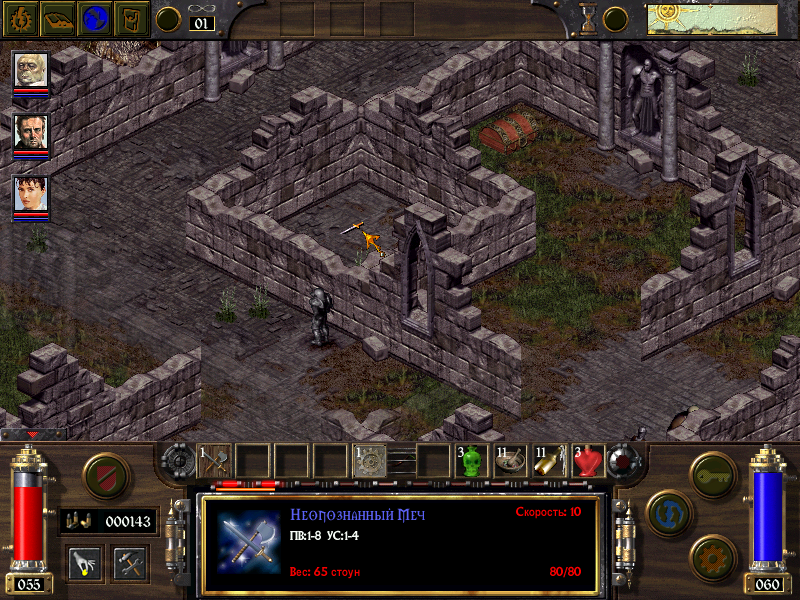Open the journal scroll button
The width and height of the screenshot is (800, 600).
click(132, 18)
